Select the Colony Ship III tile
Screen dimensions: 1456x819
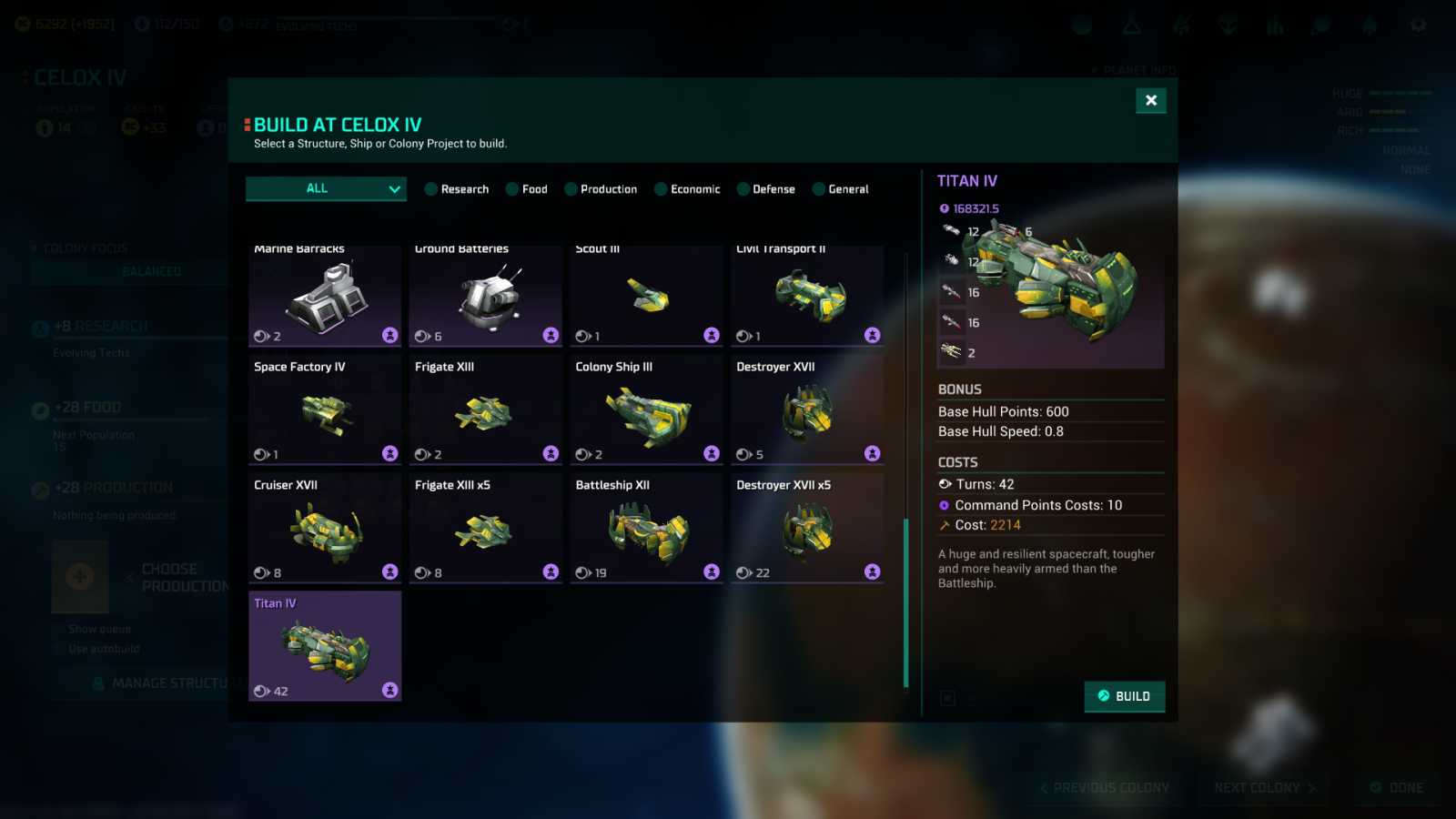pyautogui.click(x=646, y=409)
